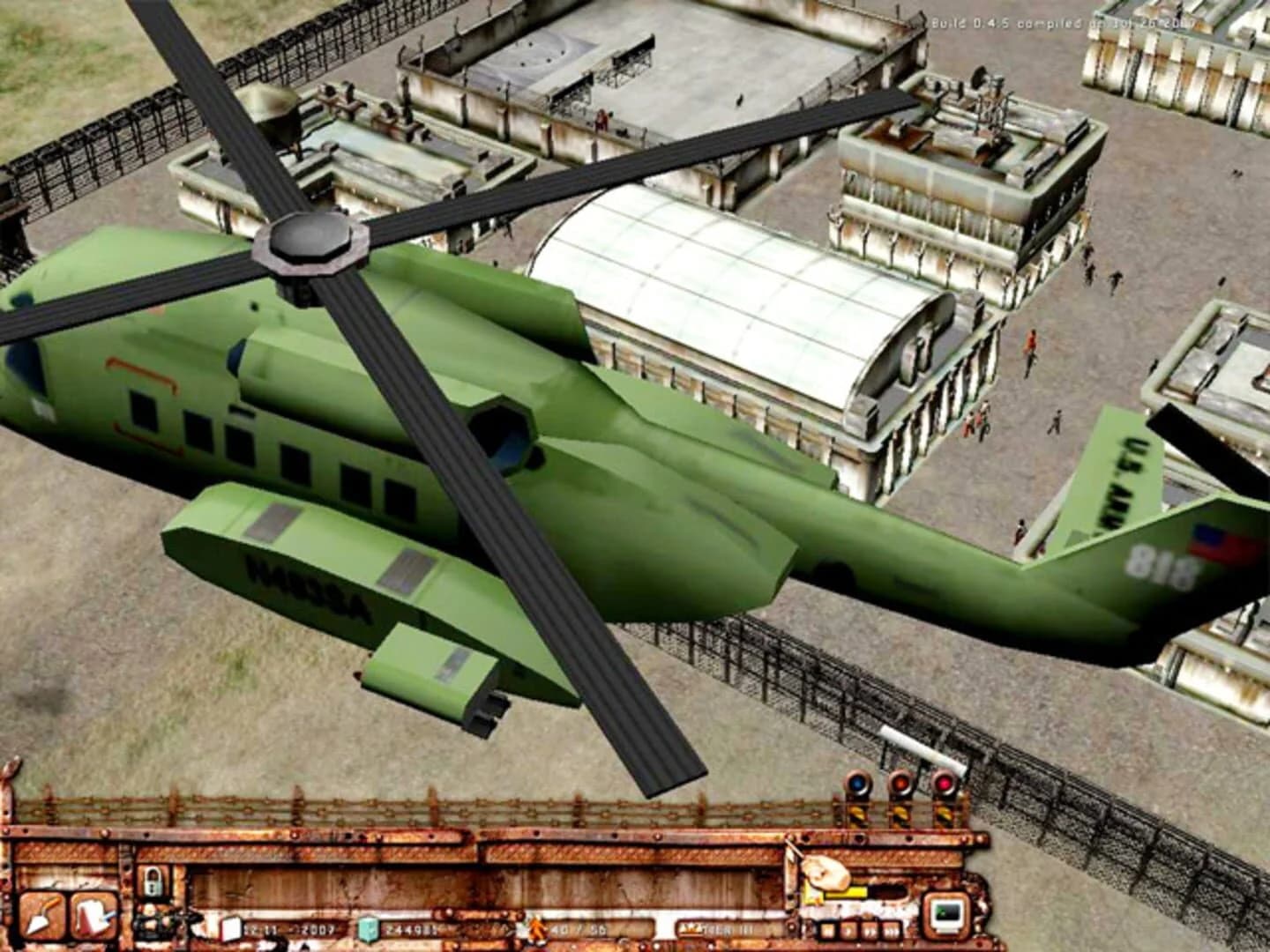The width and height of the screenshot is (1270, 952).
Task: Set maximum speed with the triple arrow button
Action: (x=889, y=929)
